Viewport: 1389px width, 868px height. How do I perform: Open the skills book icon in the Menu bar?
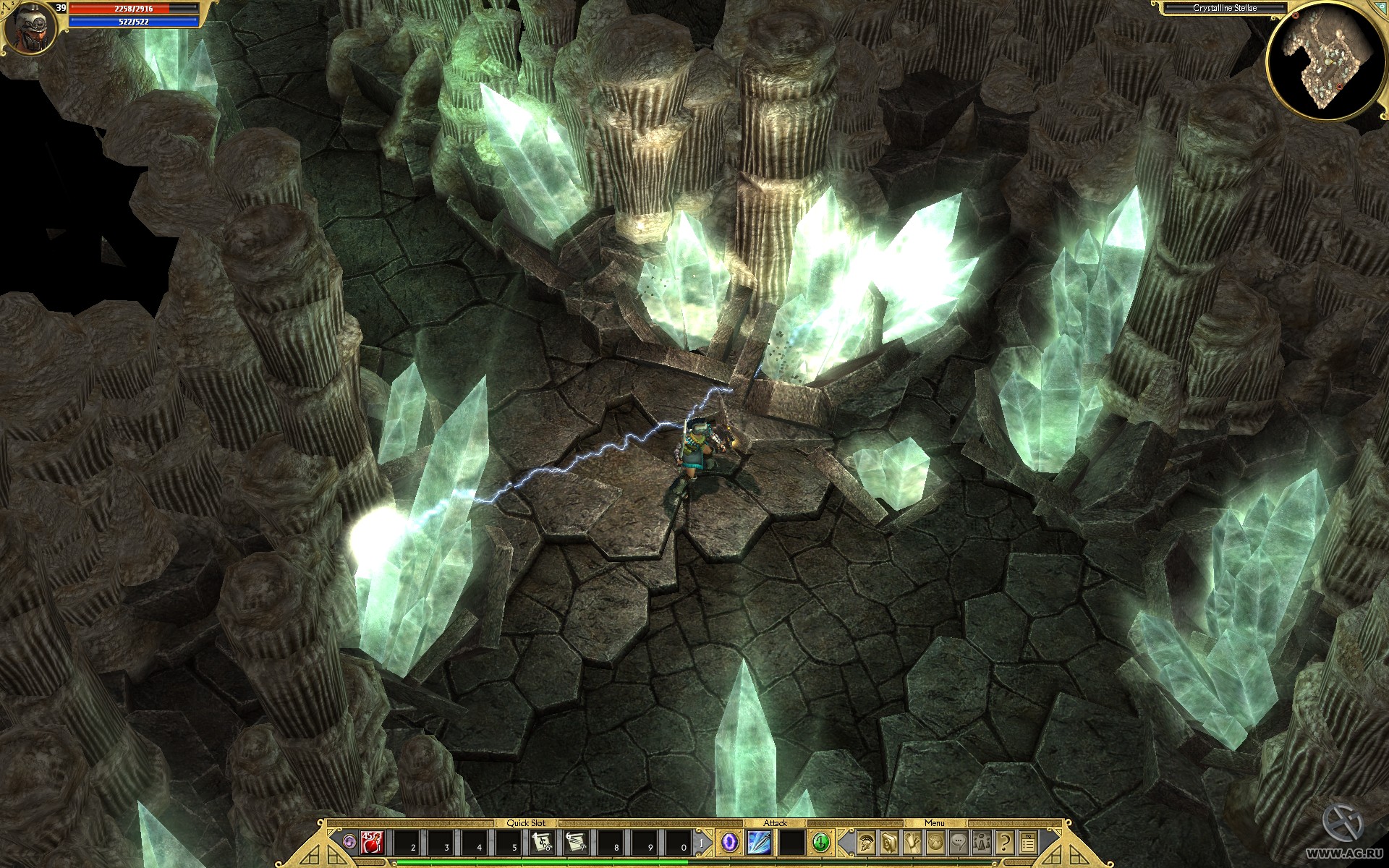pyautogui.click(x=888, y=842)
